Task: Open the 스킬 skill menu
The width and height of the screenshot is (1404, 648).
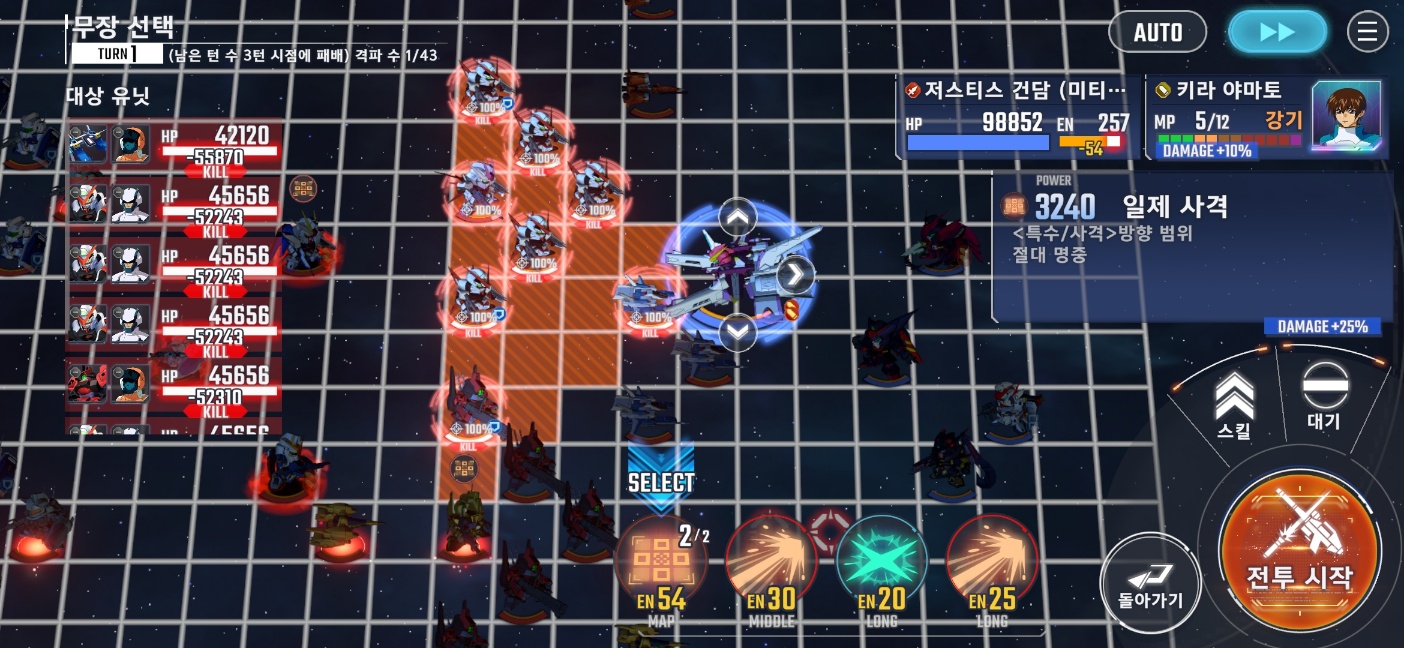Action: pos(1234,405)
